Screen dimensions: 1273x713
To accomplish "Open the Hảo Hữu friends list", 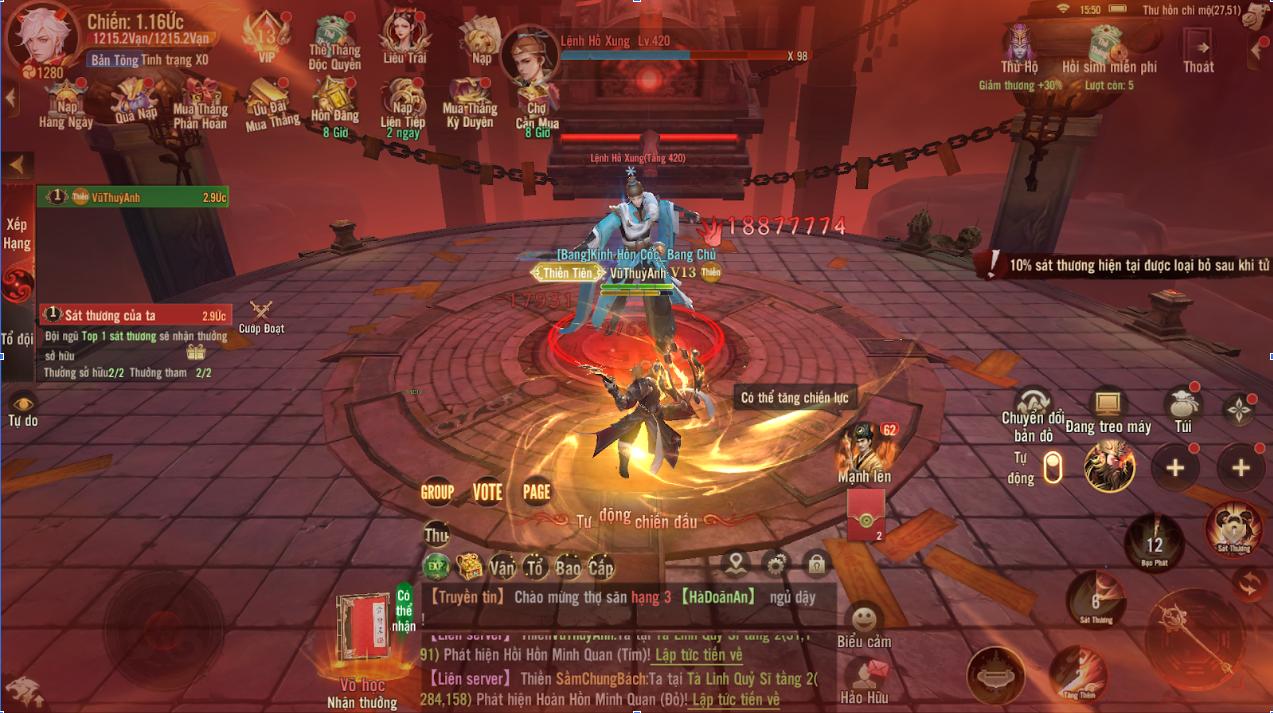I will tap(864, 678).
